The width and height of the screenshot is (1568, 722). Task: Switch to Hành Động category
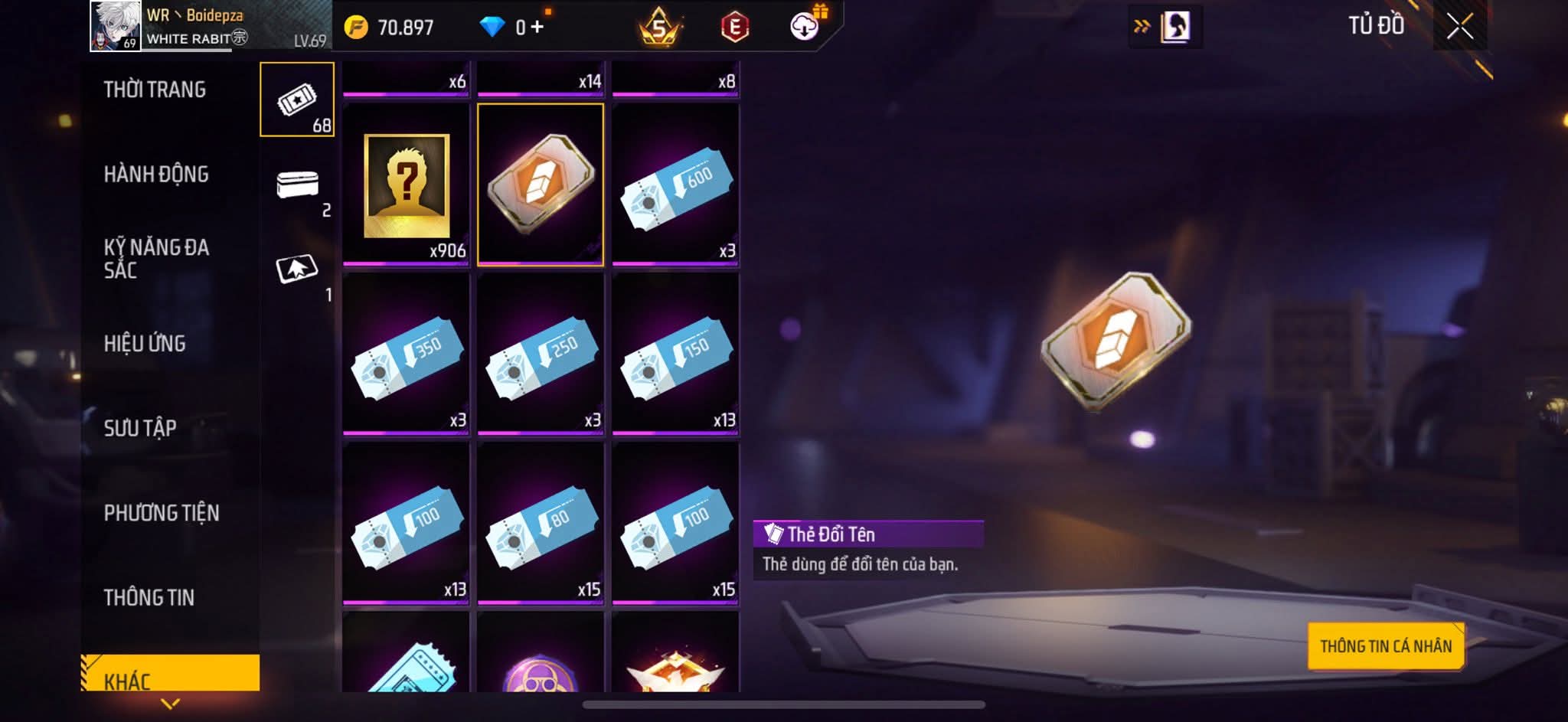point(156,175)
